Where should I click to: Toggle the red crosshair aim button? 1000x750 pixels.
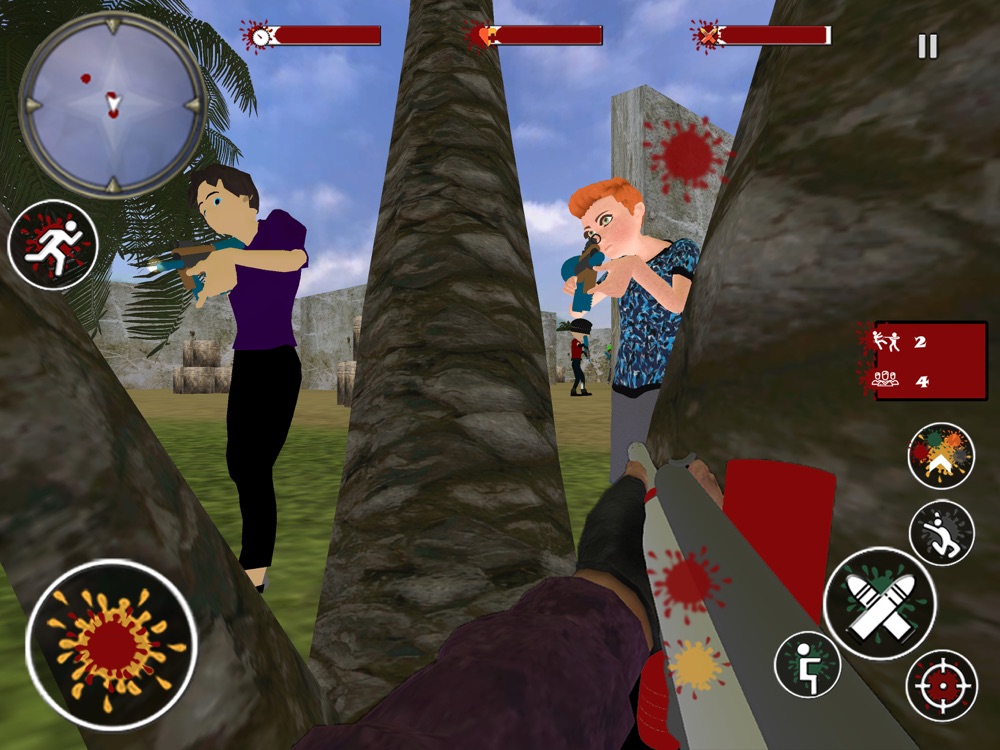click(x=941, y=685)
